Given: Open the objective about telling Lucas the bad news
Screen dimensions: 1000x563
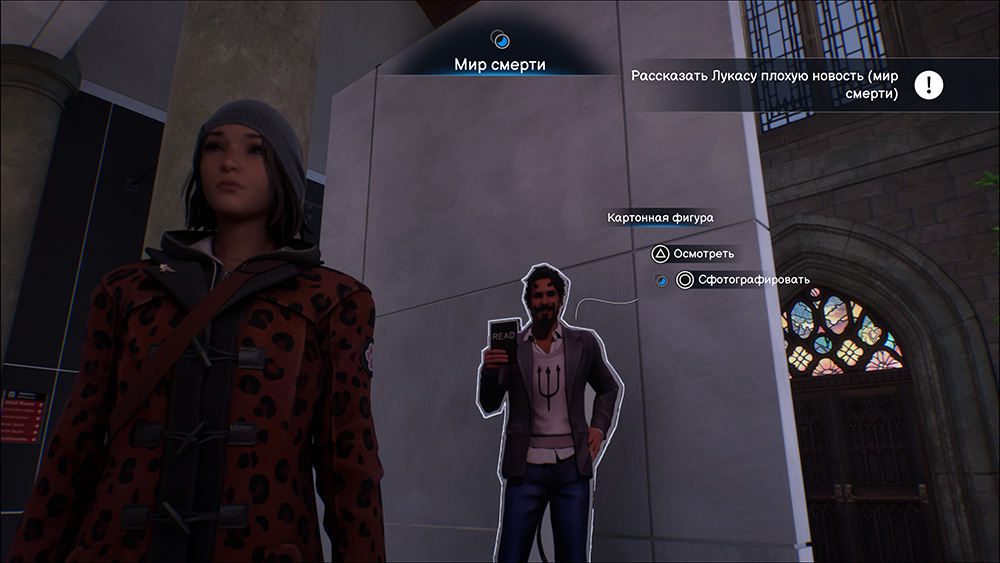Looking at the screenshot, I should pos(764,84).
